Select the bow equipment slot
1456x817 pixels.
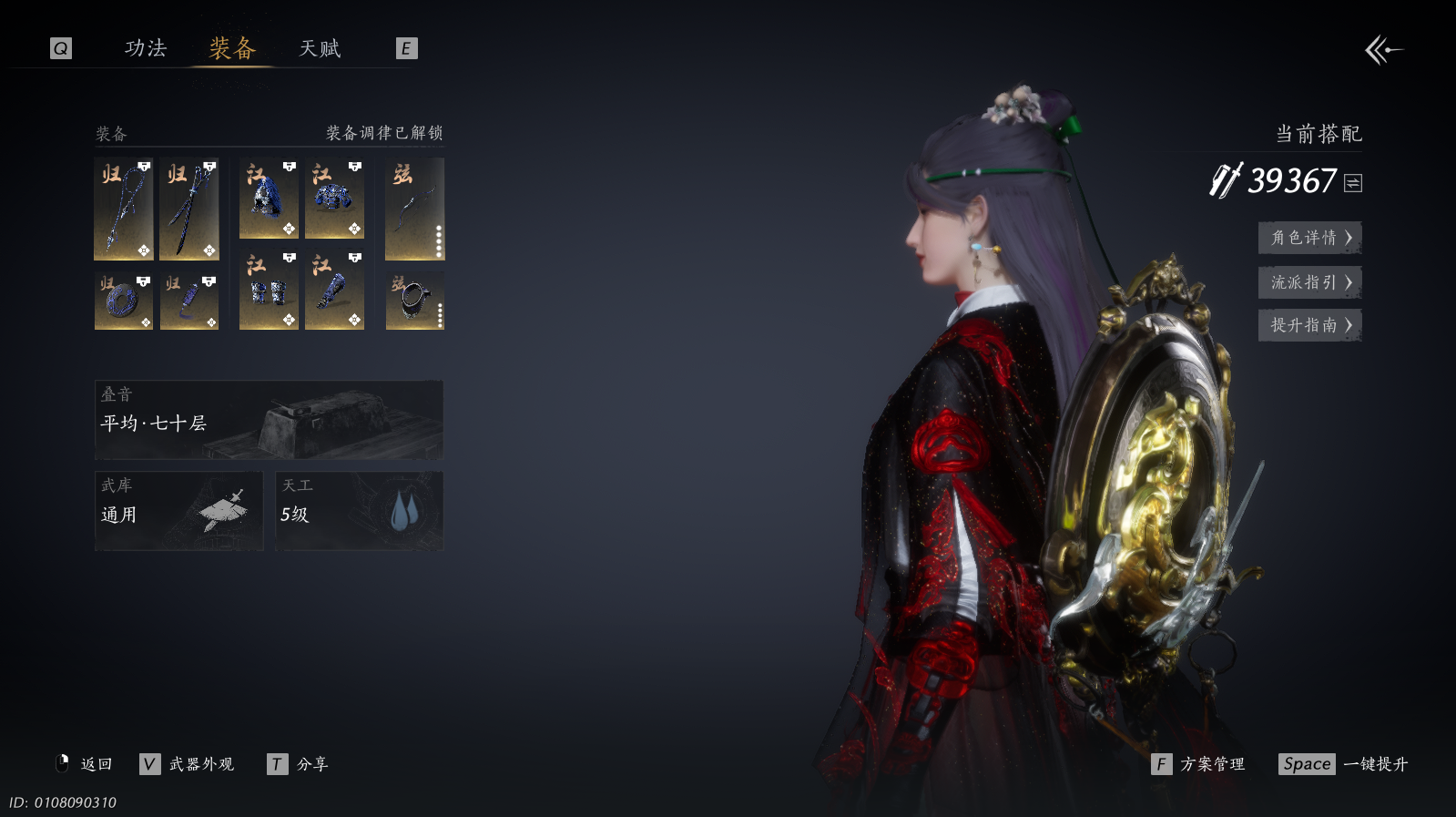pos(414,209)
